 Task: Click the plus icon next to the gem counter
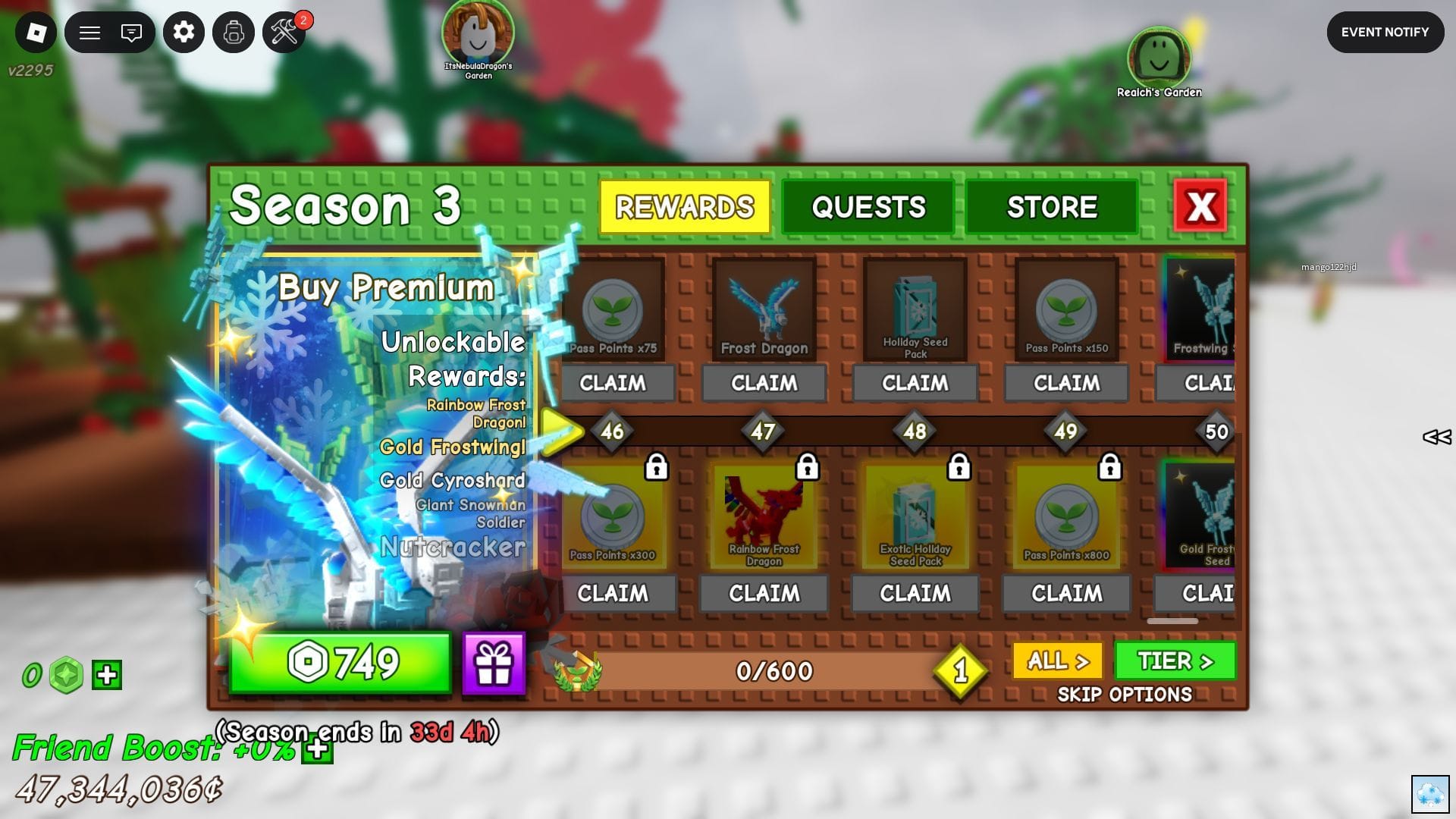coord(106,673)
